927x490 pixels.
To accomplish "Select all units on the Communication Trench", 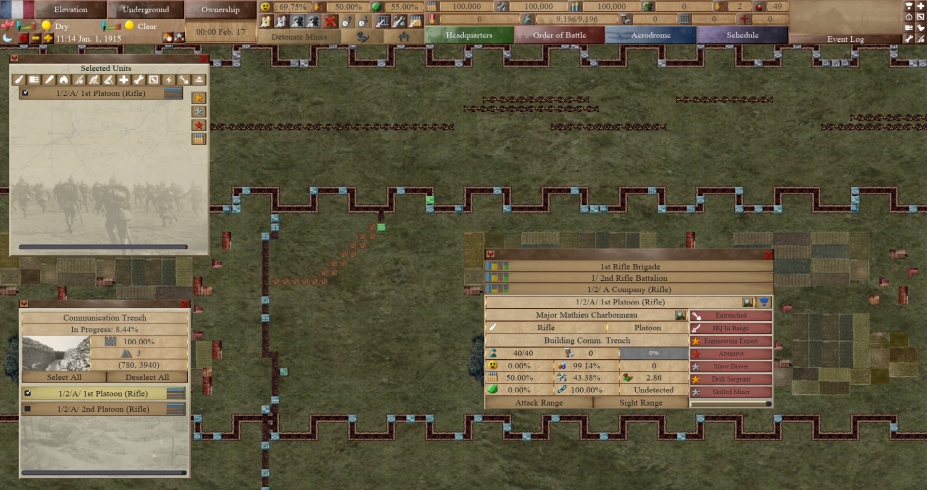I will point(63,377).
